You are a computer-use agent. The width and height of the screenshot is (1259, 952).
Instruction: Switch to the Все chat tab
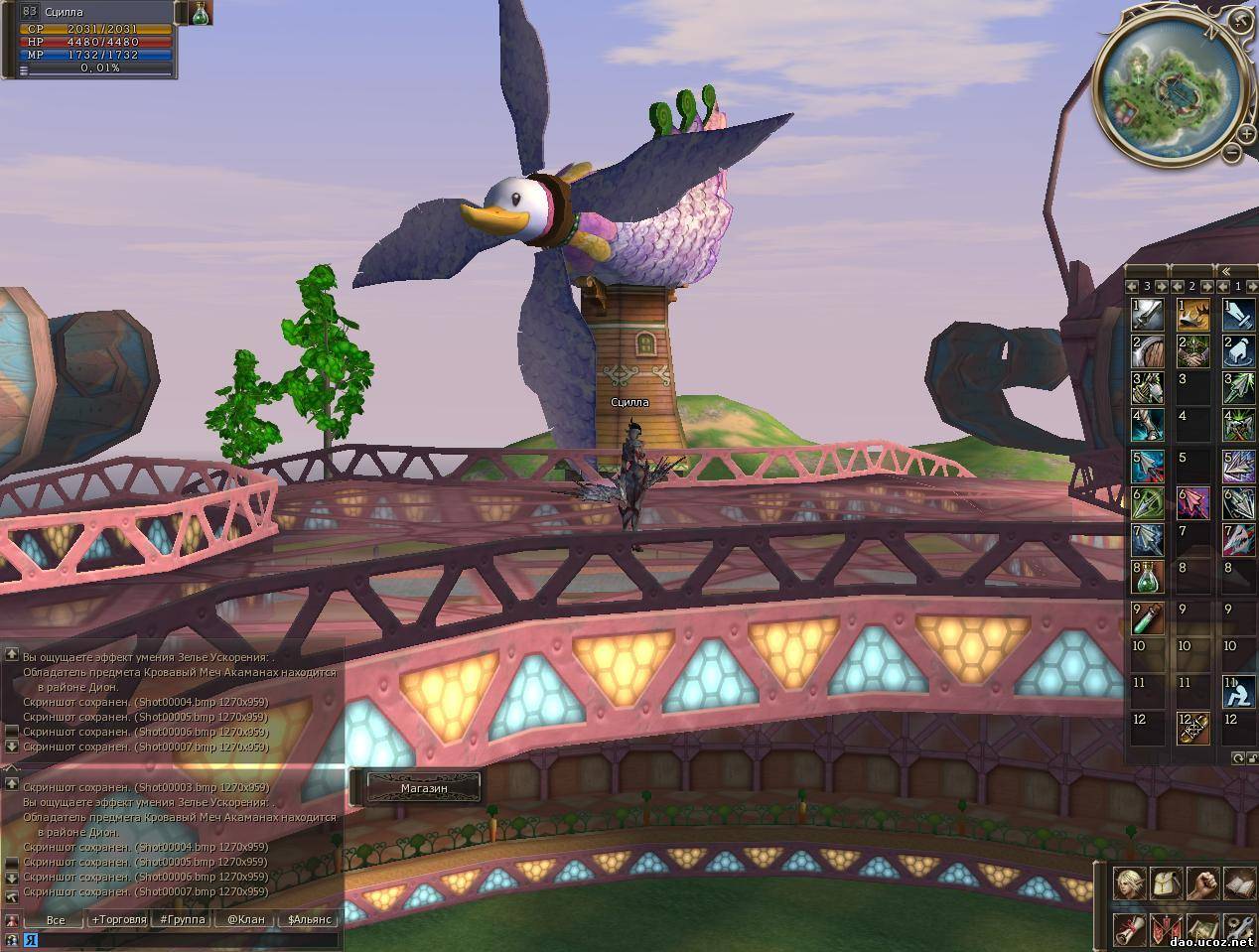pyautogui.click(x=56, y=919)
